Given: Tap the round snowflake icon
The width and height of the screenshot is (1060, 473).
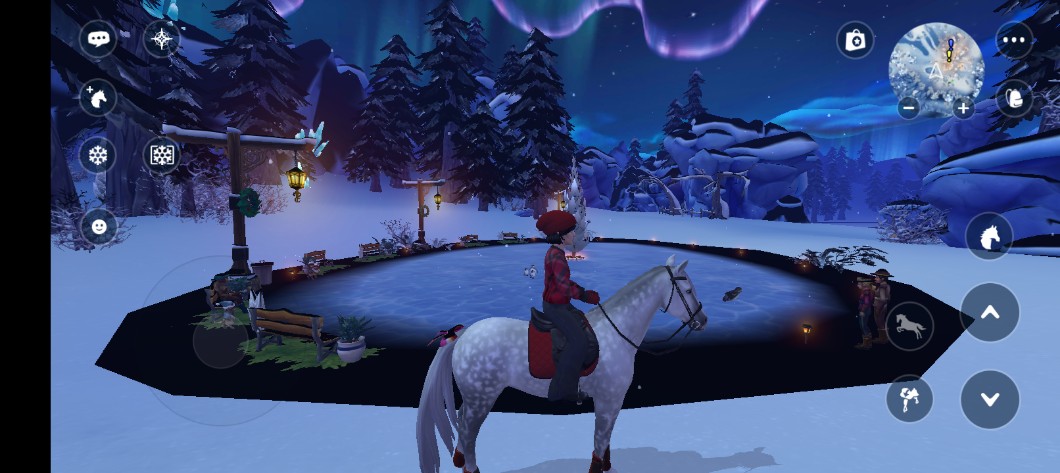Looking at the screenshot, I should click(98, 155).
